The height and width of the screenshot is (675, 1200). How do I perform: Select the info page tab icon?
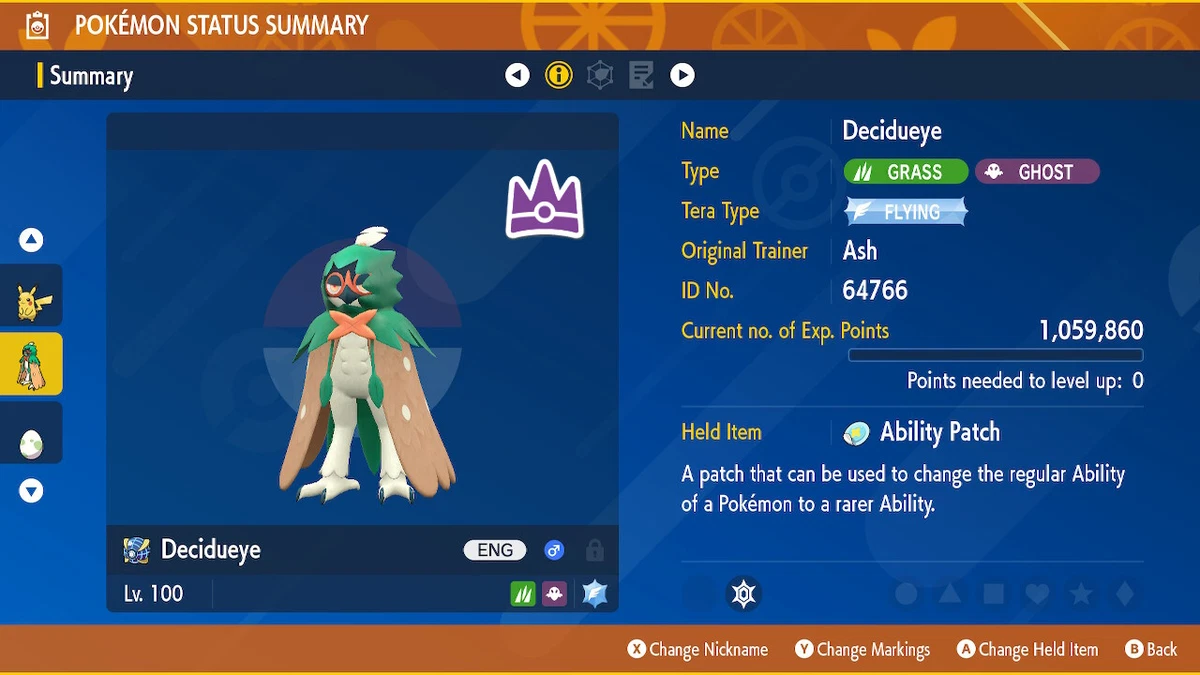click(x=558, y=75)
